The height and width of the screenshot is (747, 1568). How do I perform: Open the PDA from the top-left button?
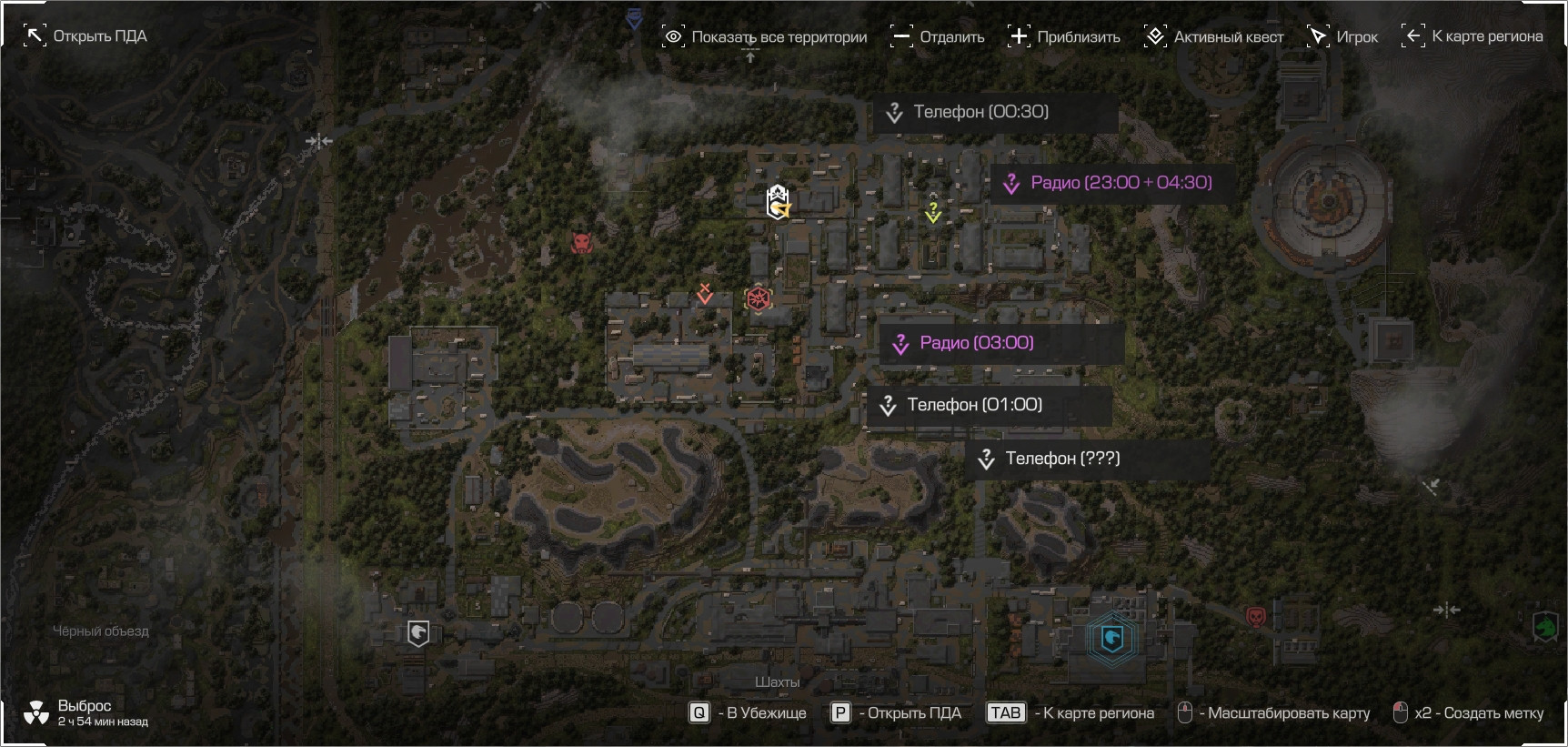pyautogui.click(x=85, y=36)
